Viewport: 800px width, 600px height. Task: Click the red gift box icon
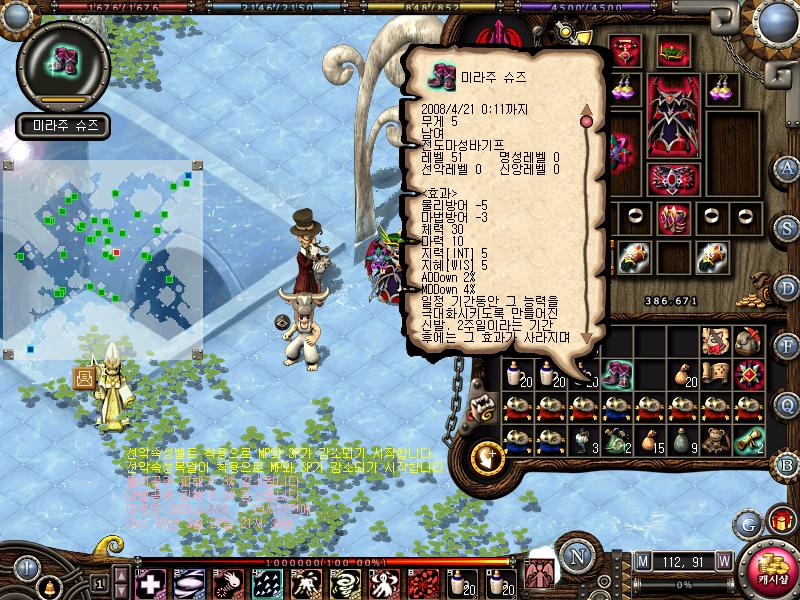[781, 519]
